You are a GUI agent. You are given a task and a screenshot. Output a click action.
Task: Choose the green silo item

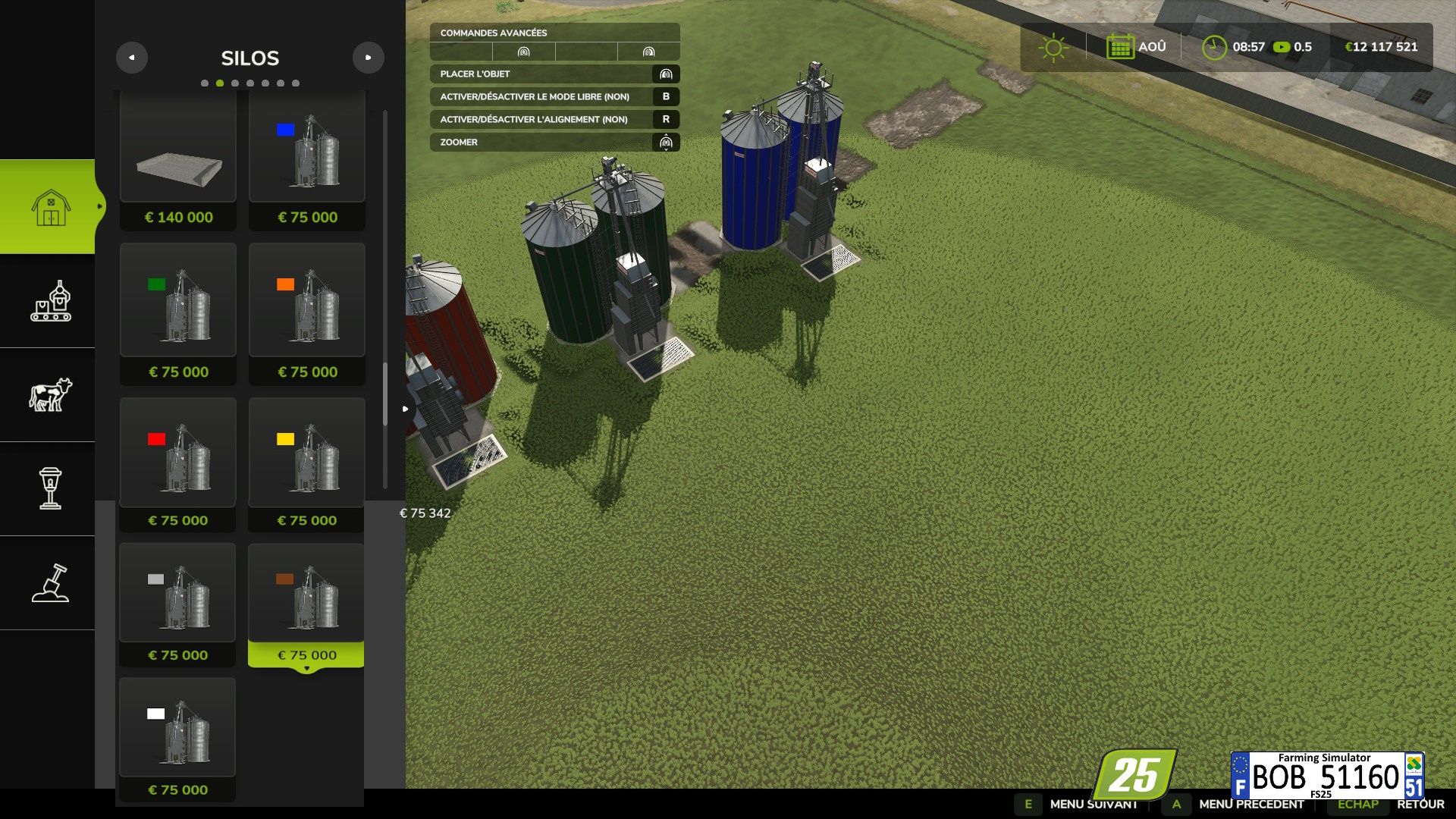[178, 311]
